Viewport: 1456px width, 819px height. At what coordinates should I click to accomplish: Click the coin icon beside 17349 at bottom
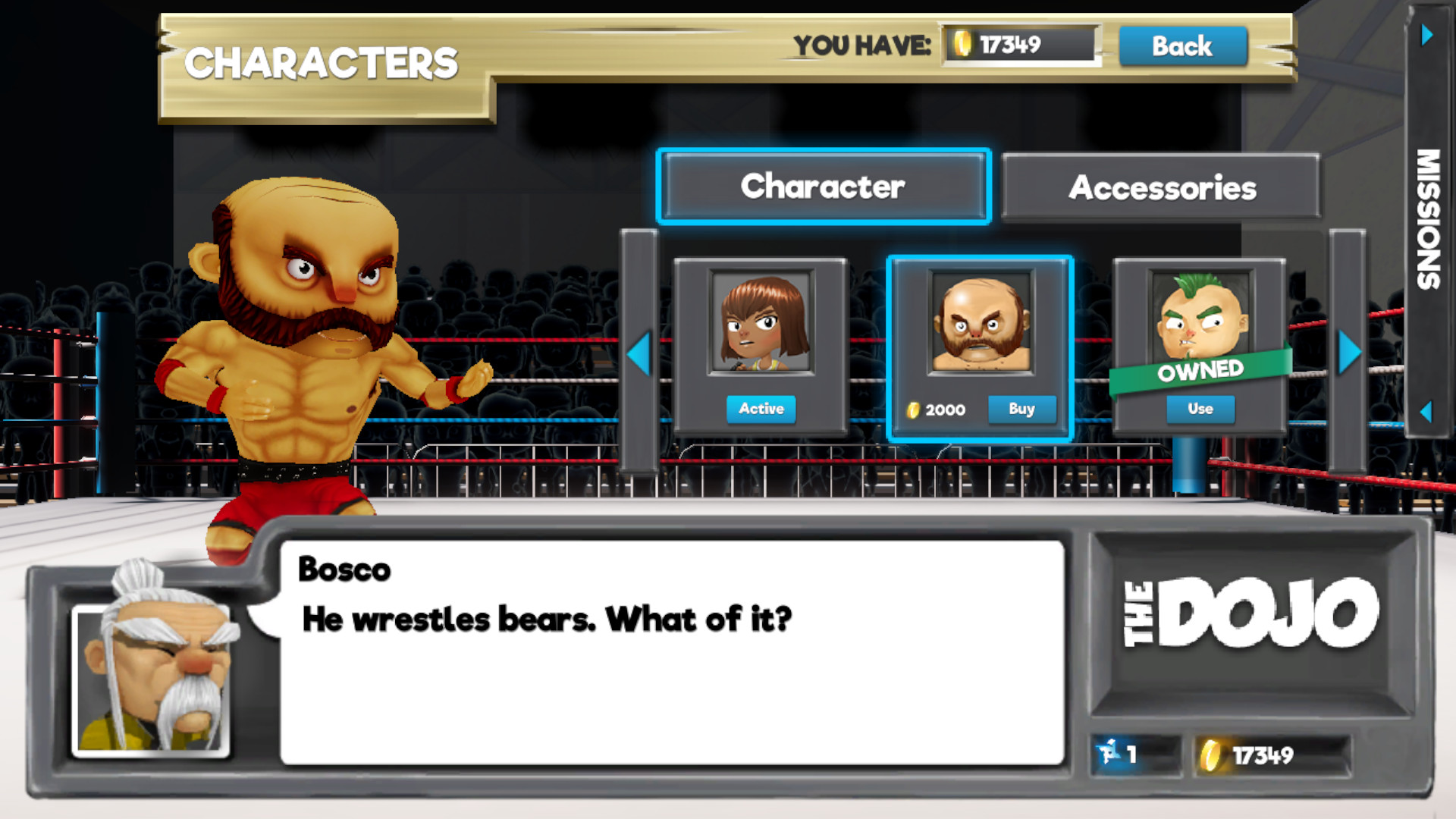[x=1210, y=753]
